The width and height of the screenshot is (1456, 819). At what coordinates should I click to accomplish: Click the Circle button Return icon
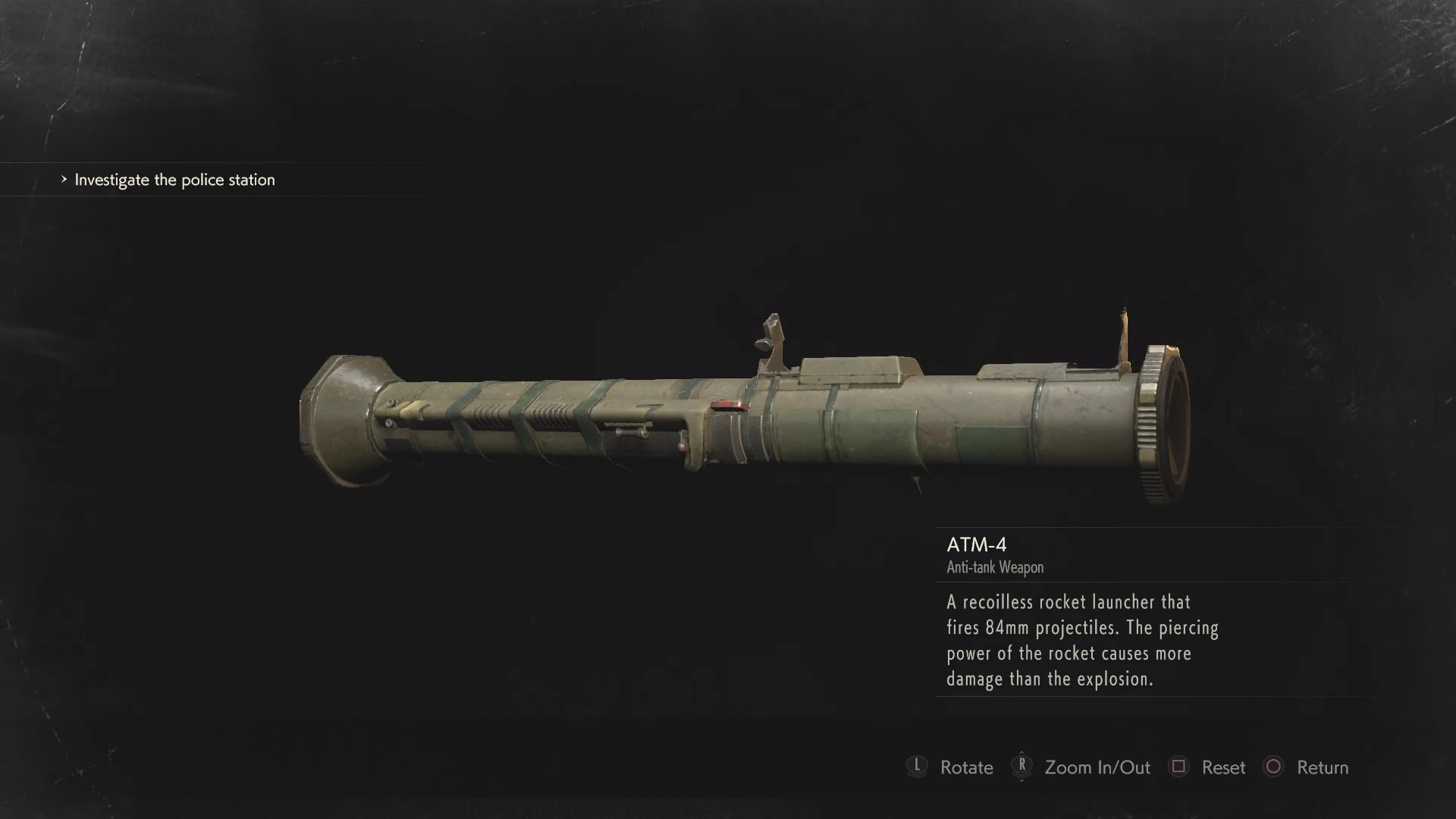click(1275, 767)
